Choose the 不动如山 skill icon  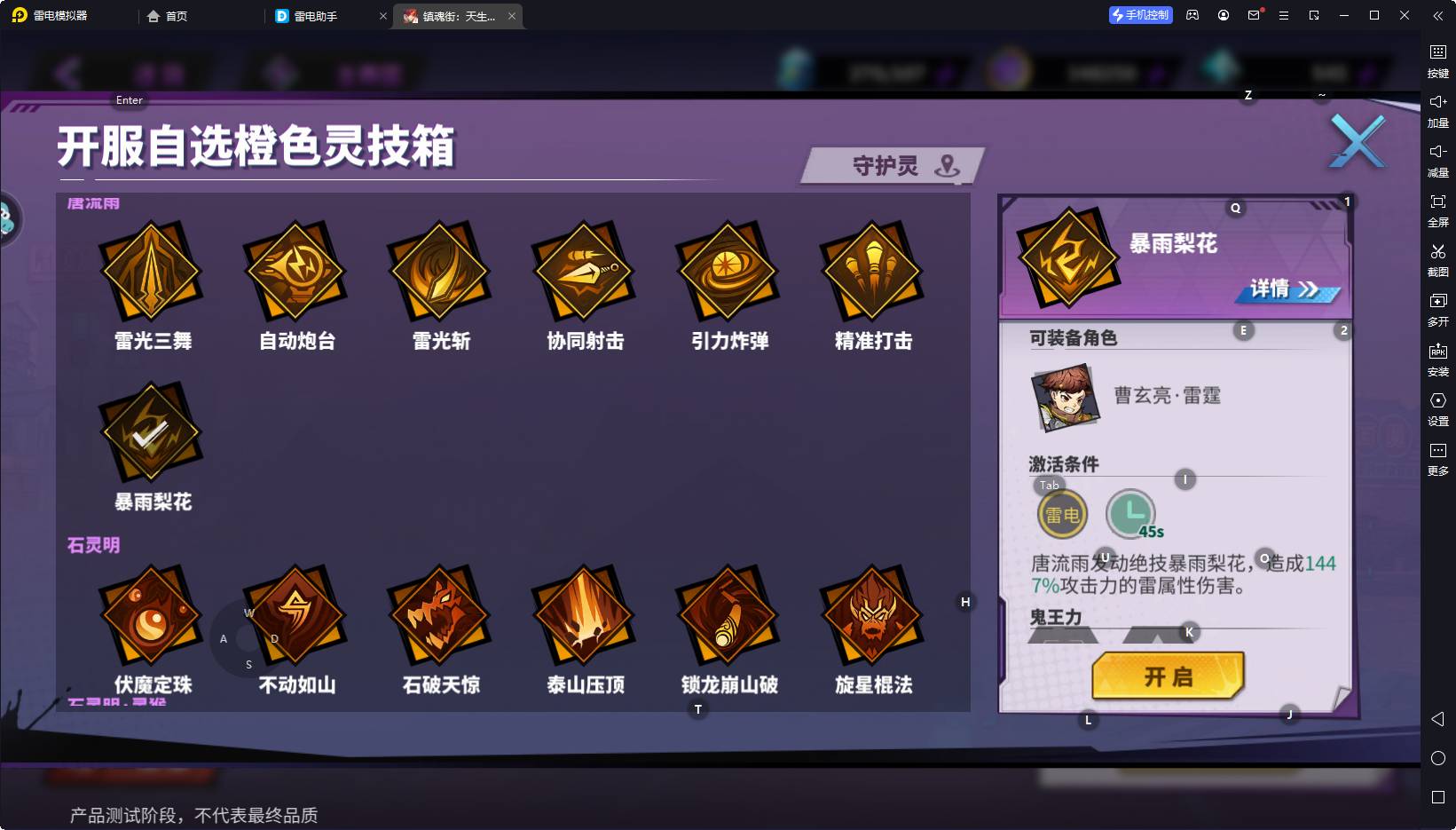pos(295,615)
